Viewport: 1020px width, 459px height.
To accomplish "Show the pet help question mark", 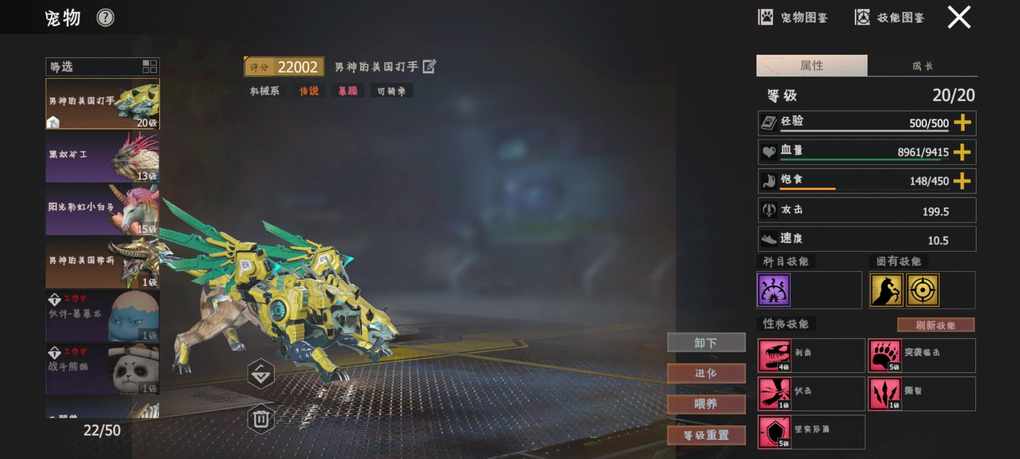I will 105,17.
